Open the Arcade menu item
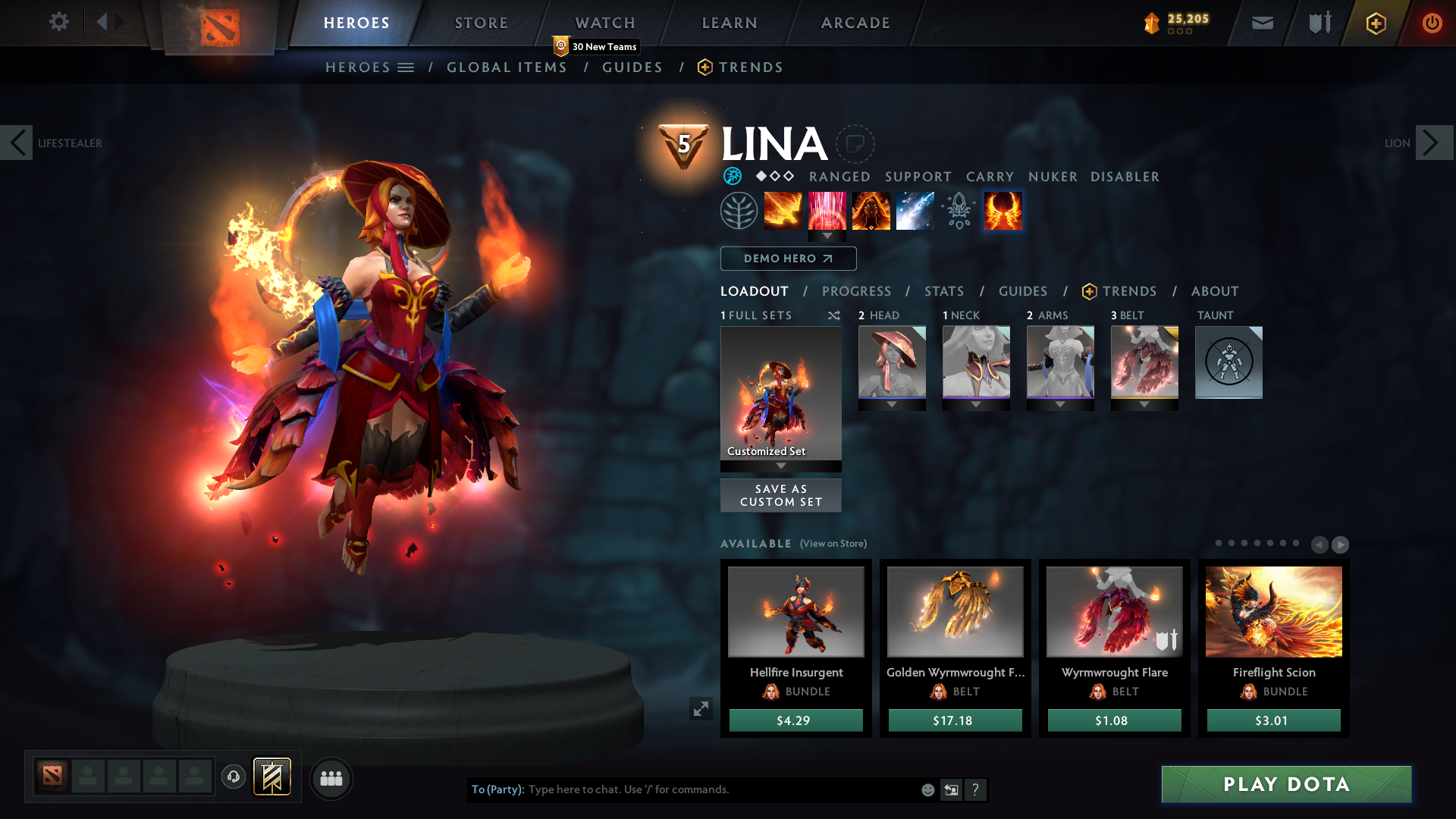The image size is (1456, 819). click(855, 23)
